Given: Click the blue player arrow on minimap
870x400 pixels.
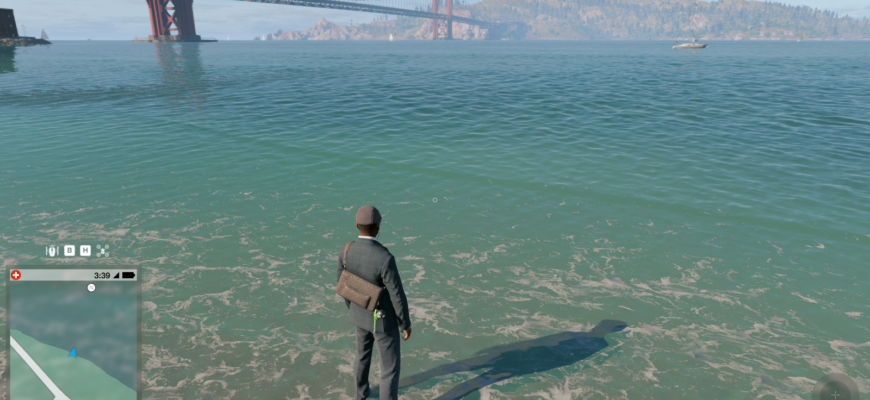Looking at the screenshot, I should click(x=73, y=353).
